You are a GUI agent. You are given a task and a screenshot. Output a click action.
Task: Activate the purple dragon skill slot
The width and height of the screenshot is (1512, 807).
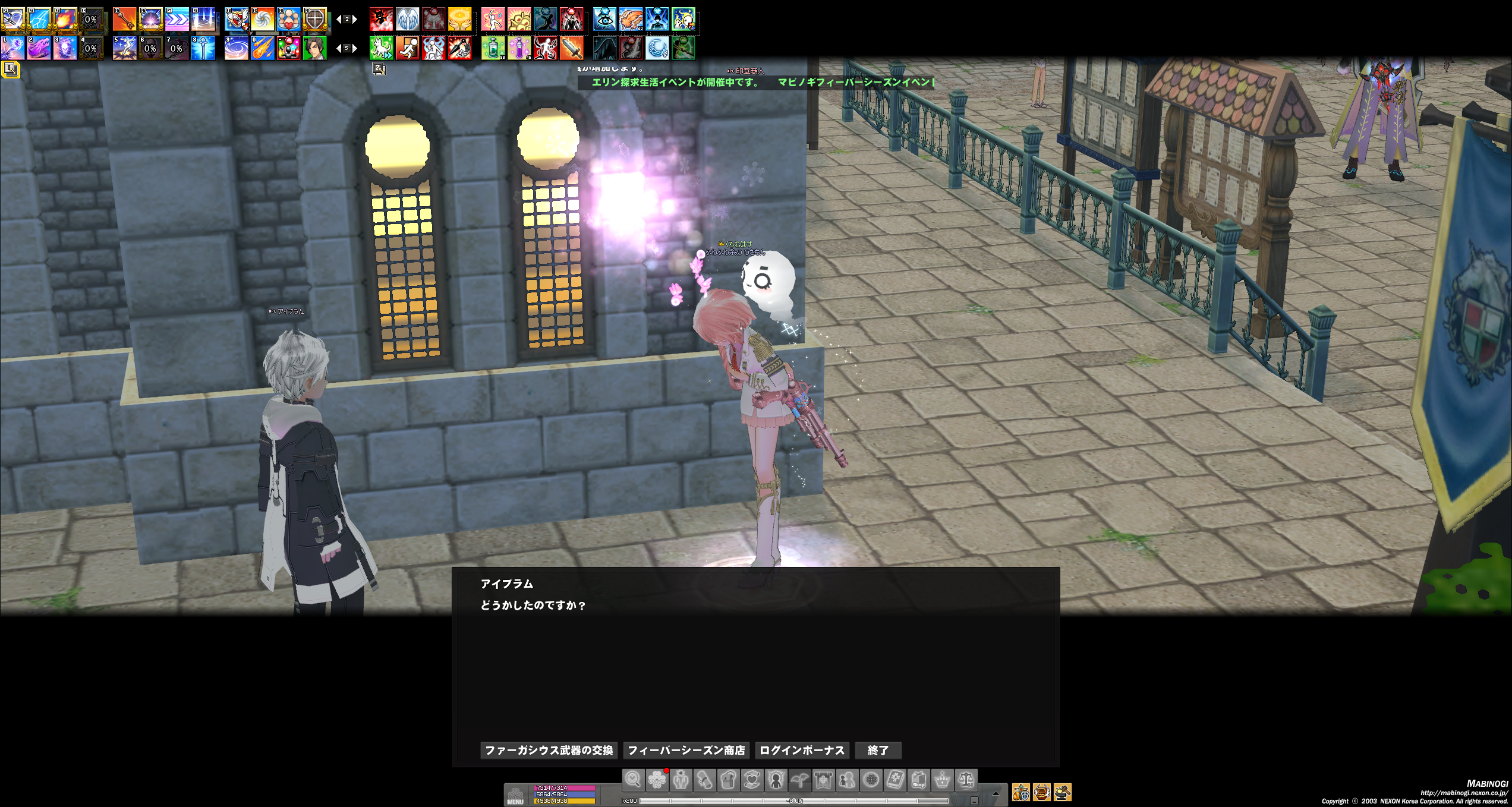pyautogui.click(x=39, y=48)
